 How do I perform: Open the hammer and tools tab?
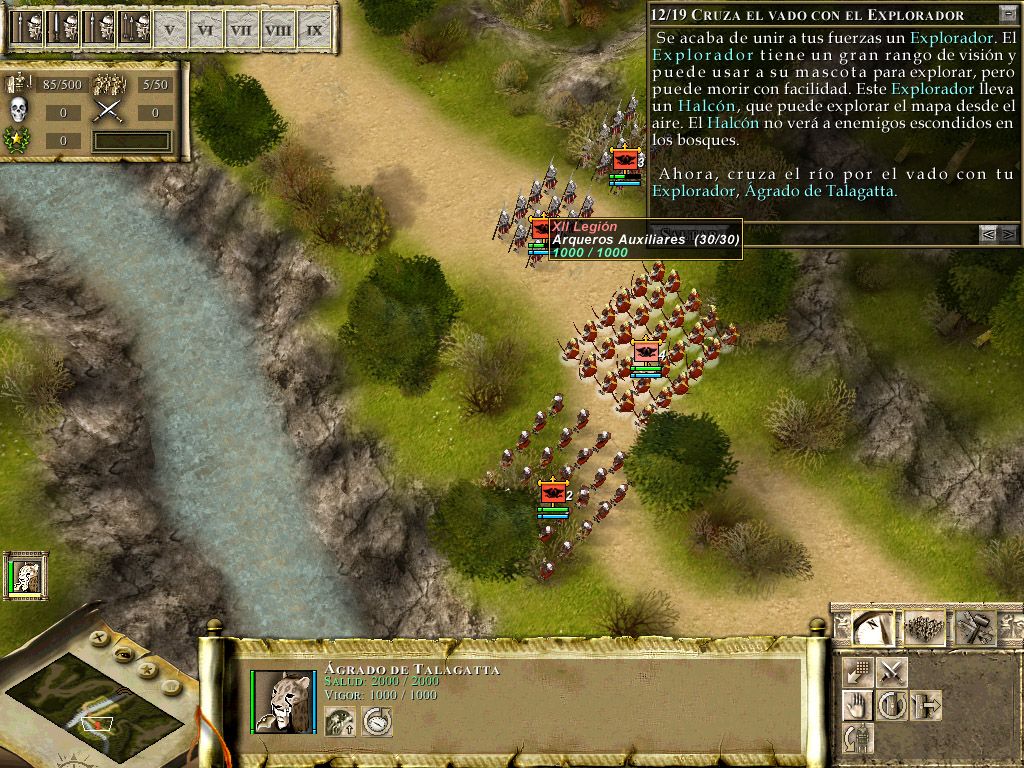pyautogui.click(x=974, y=627)
